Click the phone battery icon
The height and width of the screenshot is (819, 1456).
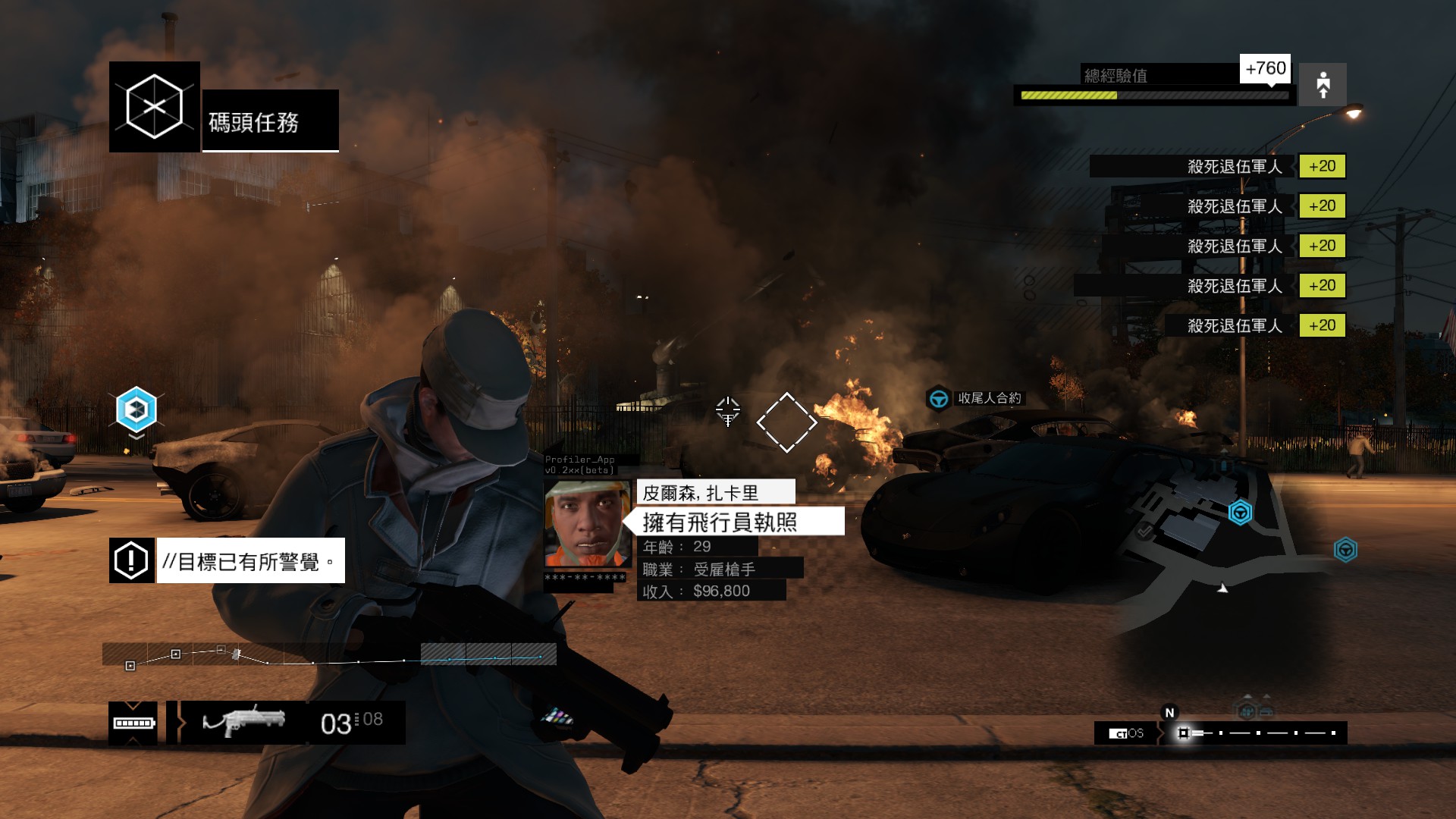click(x=133, y=723)
